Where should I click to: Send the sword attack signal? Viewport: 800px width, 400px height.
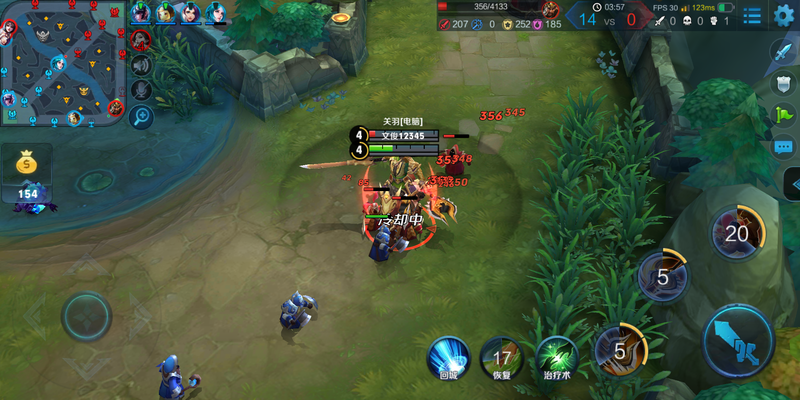(x=783, y=51)
